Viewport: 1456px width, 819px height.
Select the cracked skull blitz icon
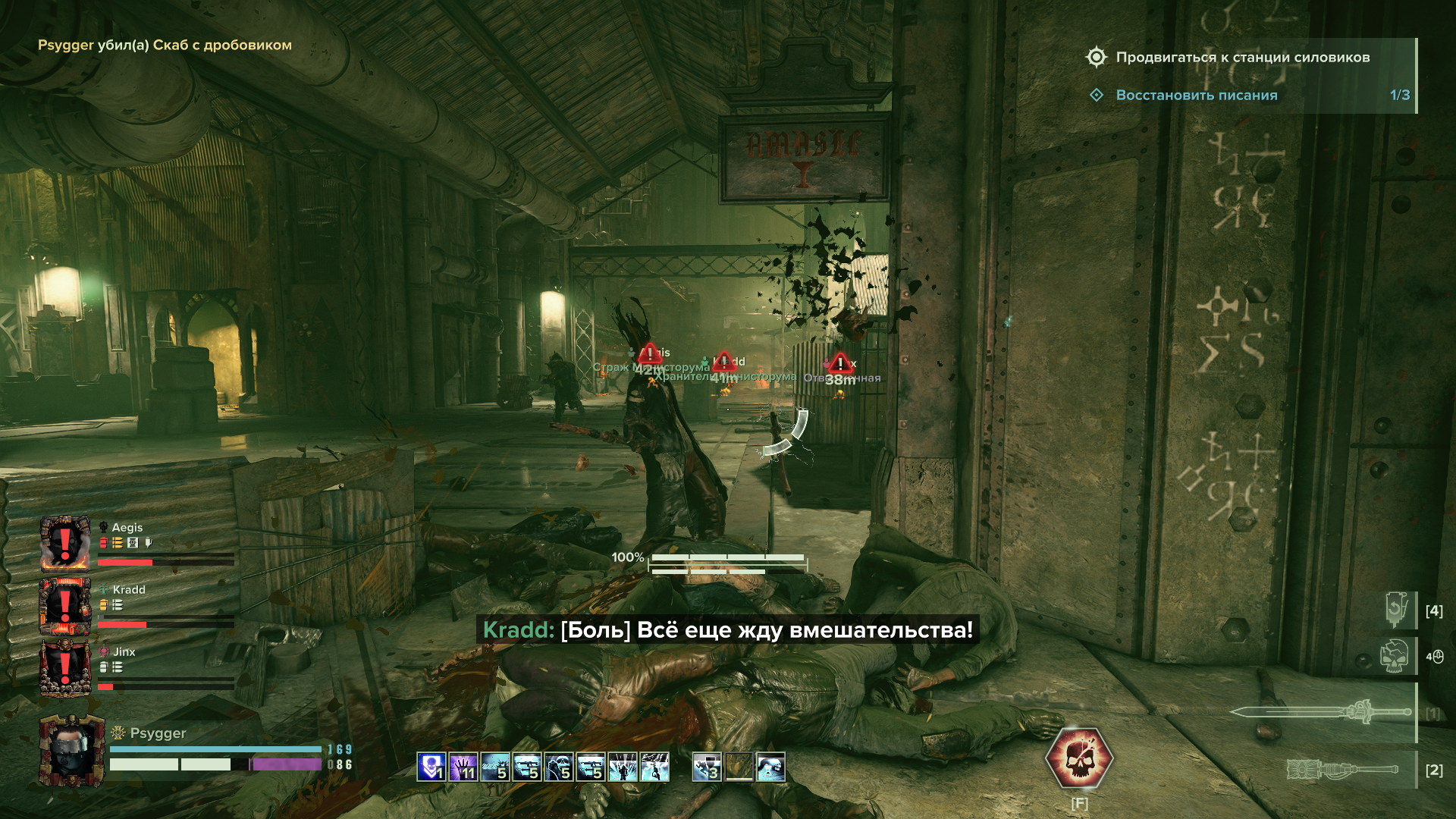pyautogui.click(x=1394, y=656)
